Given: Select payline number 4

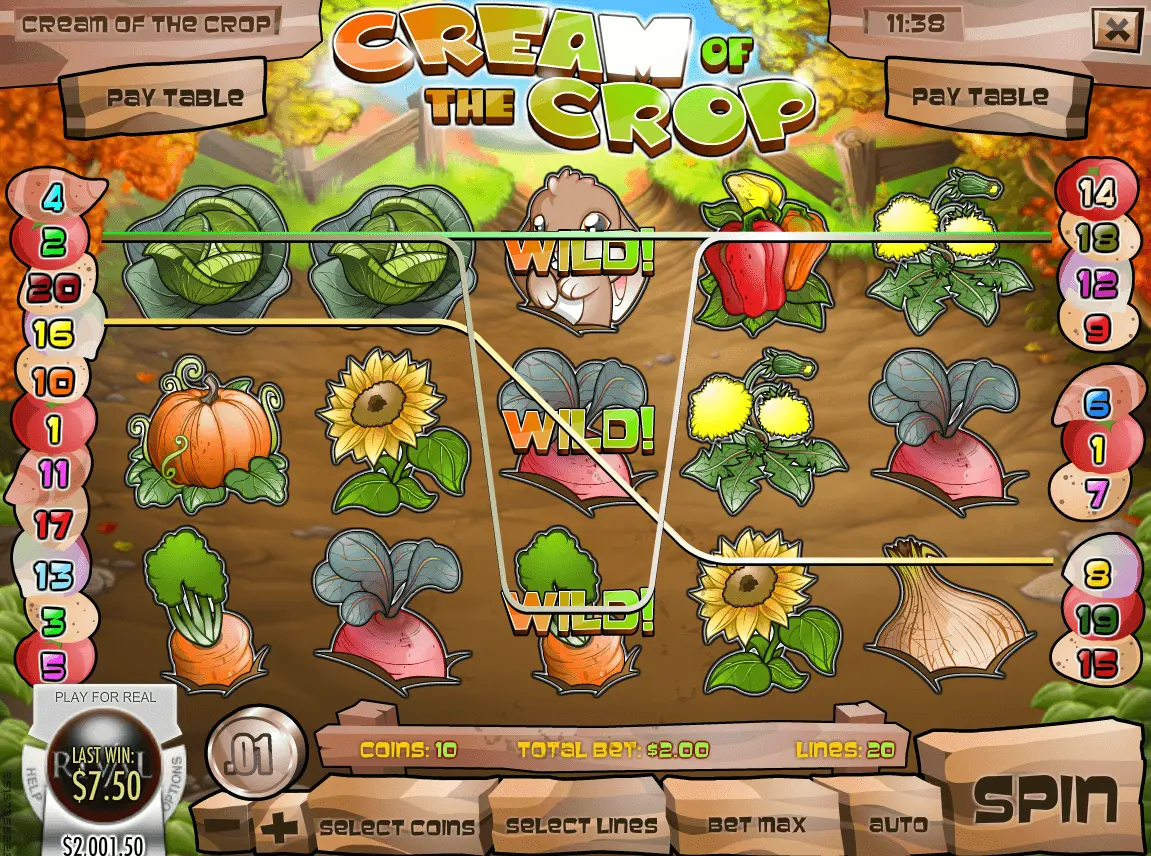Looking at the screenshot, I should (52, 197).
